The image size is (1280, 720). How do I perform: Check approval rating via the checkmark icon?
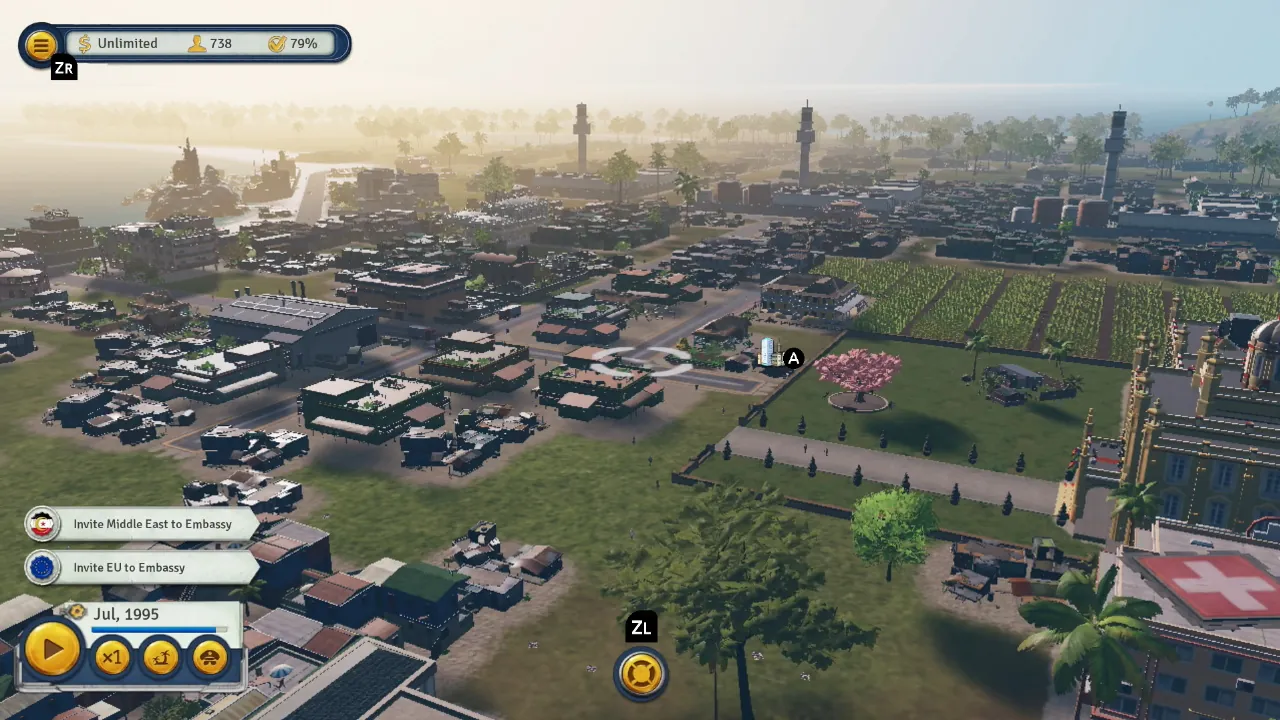(277, 43)
